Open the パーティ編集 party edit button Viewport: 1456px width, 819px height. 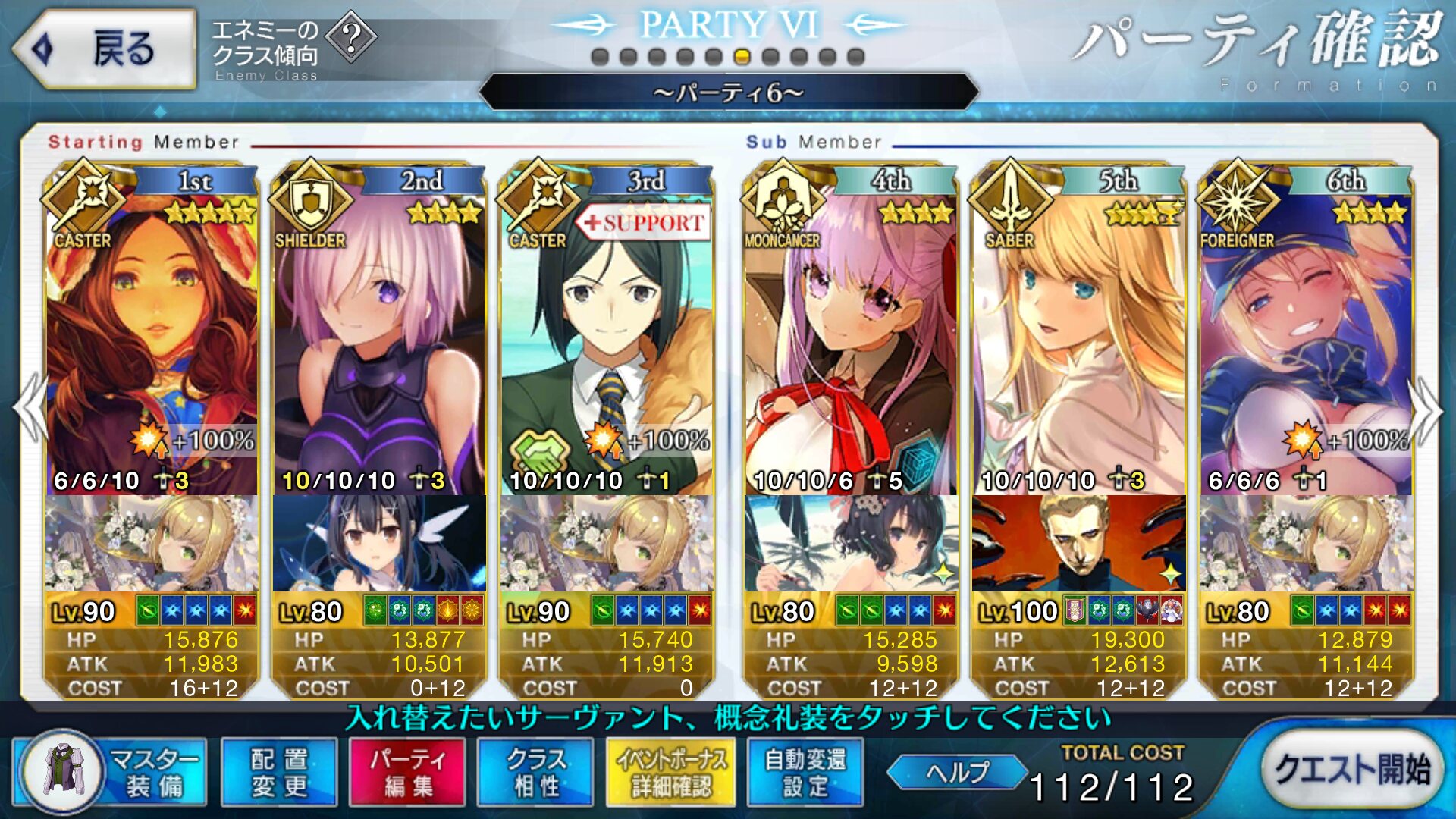click(407, 772)
